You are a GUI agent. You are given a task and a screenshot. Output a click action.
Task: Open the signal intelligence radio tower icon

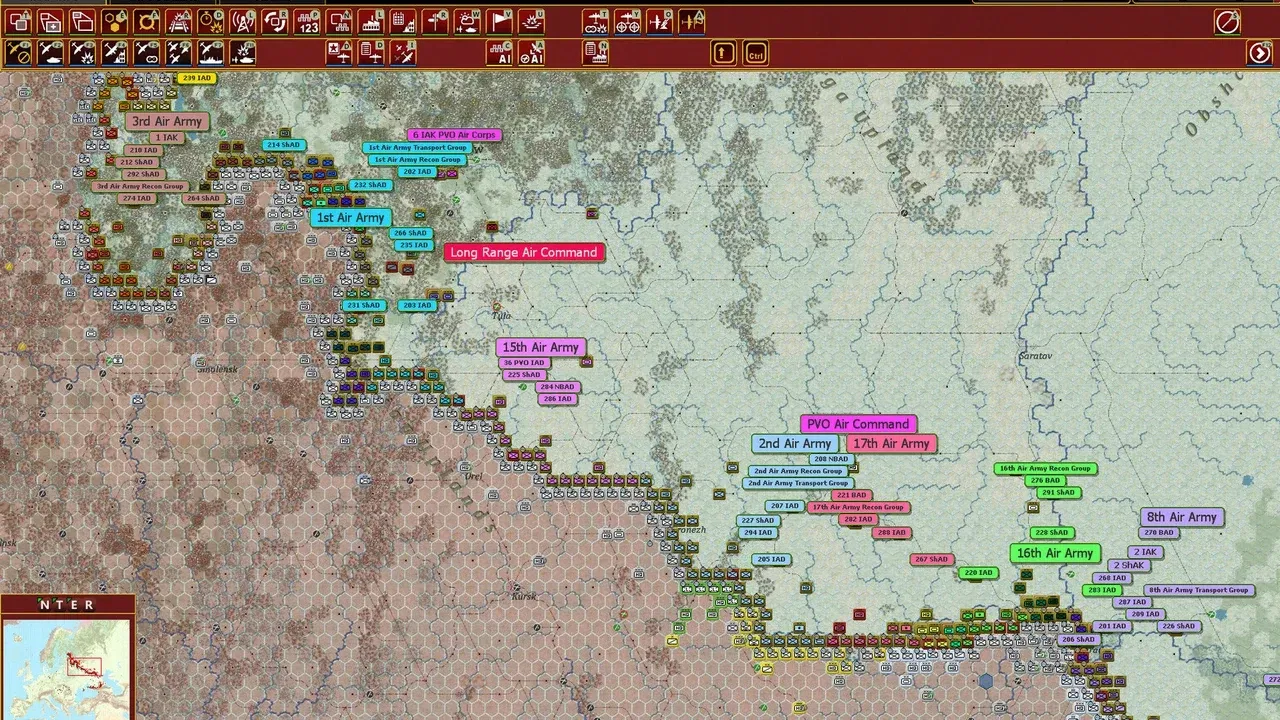point(241,21)
